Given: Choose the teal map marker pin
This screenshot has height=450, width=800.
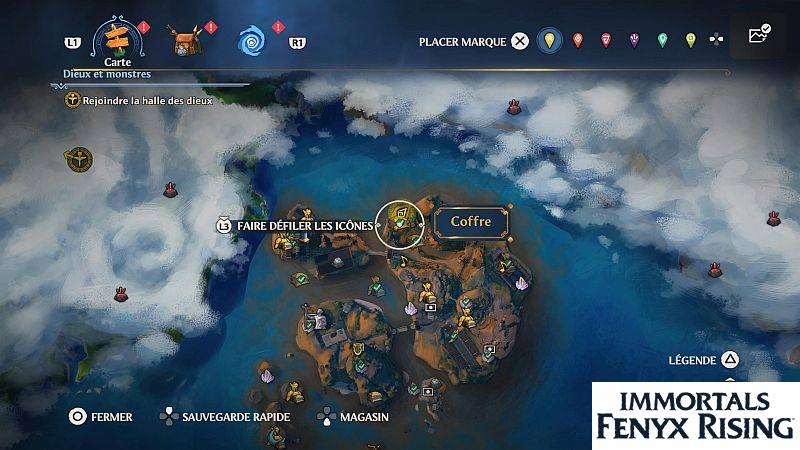Looking at the screenshot, I should [x=661, y=41].
